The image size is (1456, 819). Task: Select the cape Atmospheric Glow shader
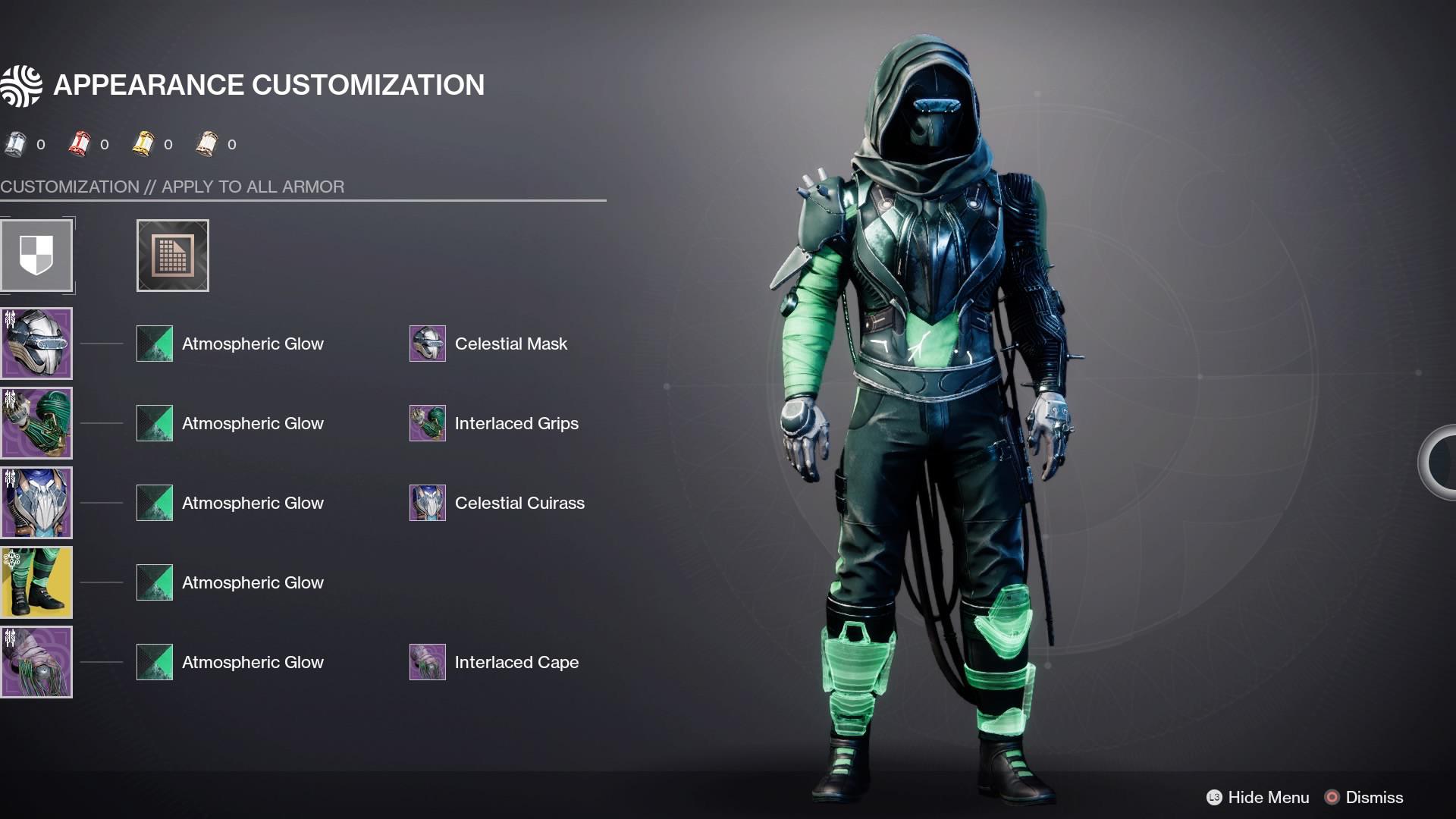[x=154, y=661]
